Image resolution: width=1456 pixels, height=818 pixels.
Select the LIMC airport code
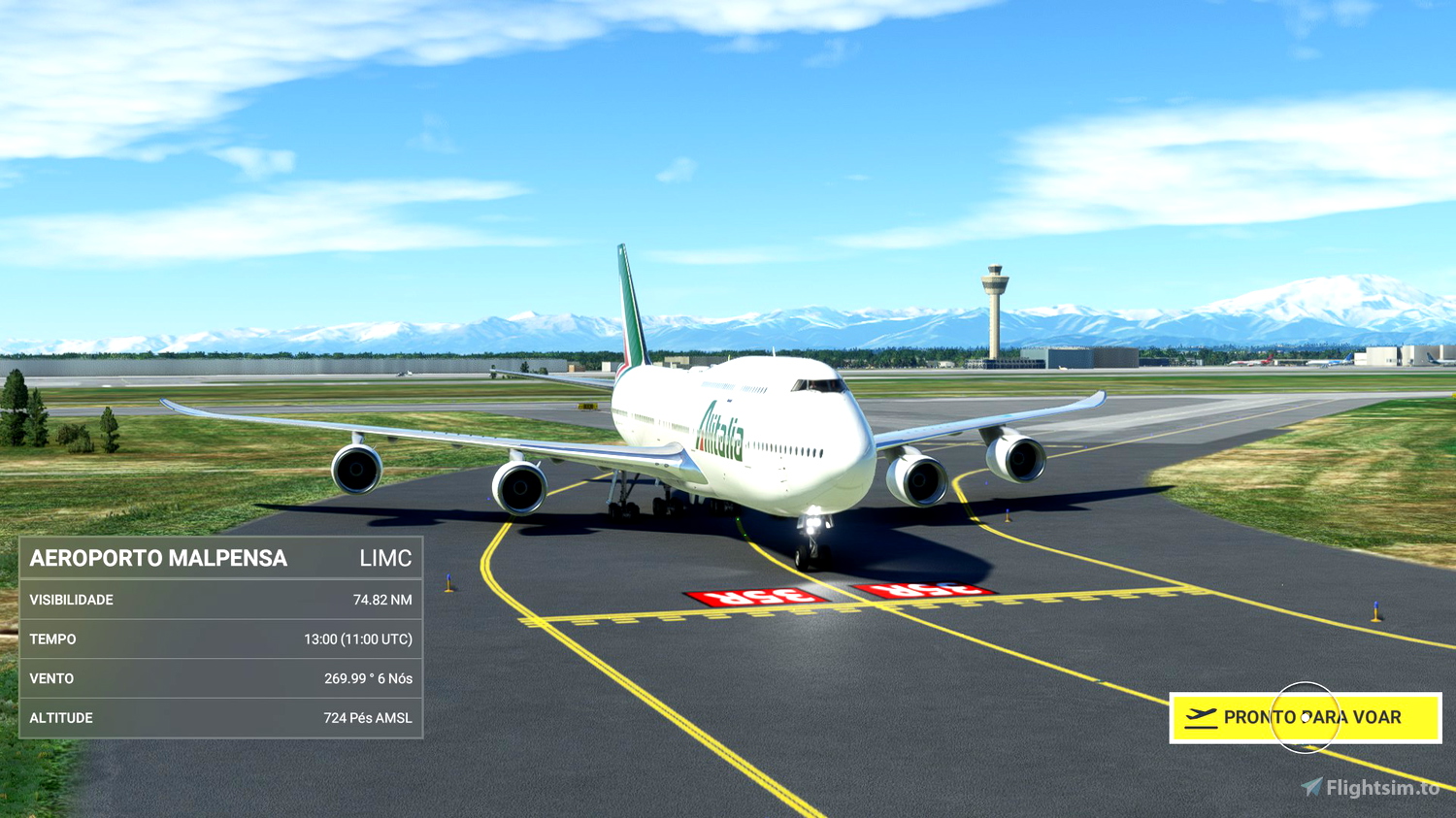click(386, 558)
